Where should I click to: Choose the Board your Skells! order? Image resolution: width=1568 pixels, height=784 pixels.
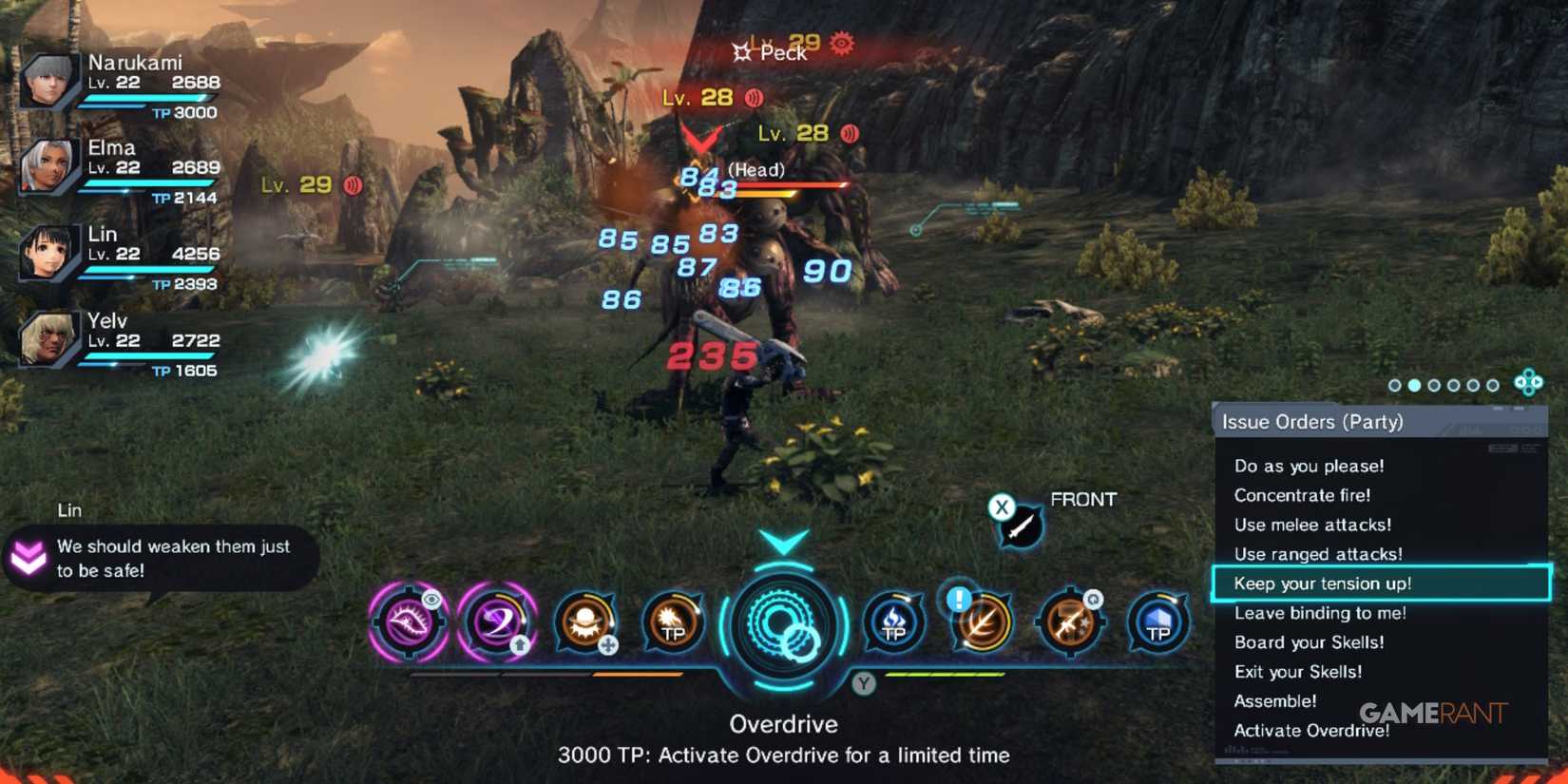click(1310, 642)
